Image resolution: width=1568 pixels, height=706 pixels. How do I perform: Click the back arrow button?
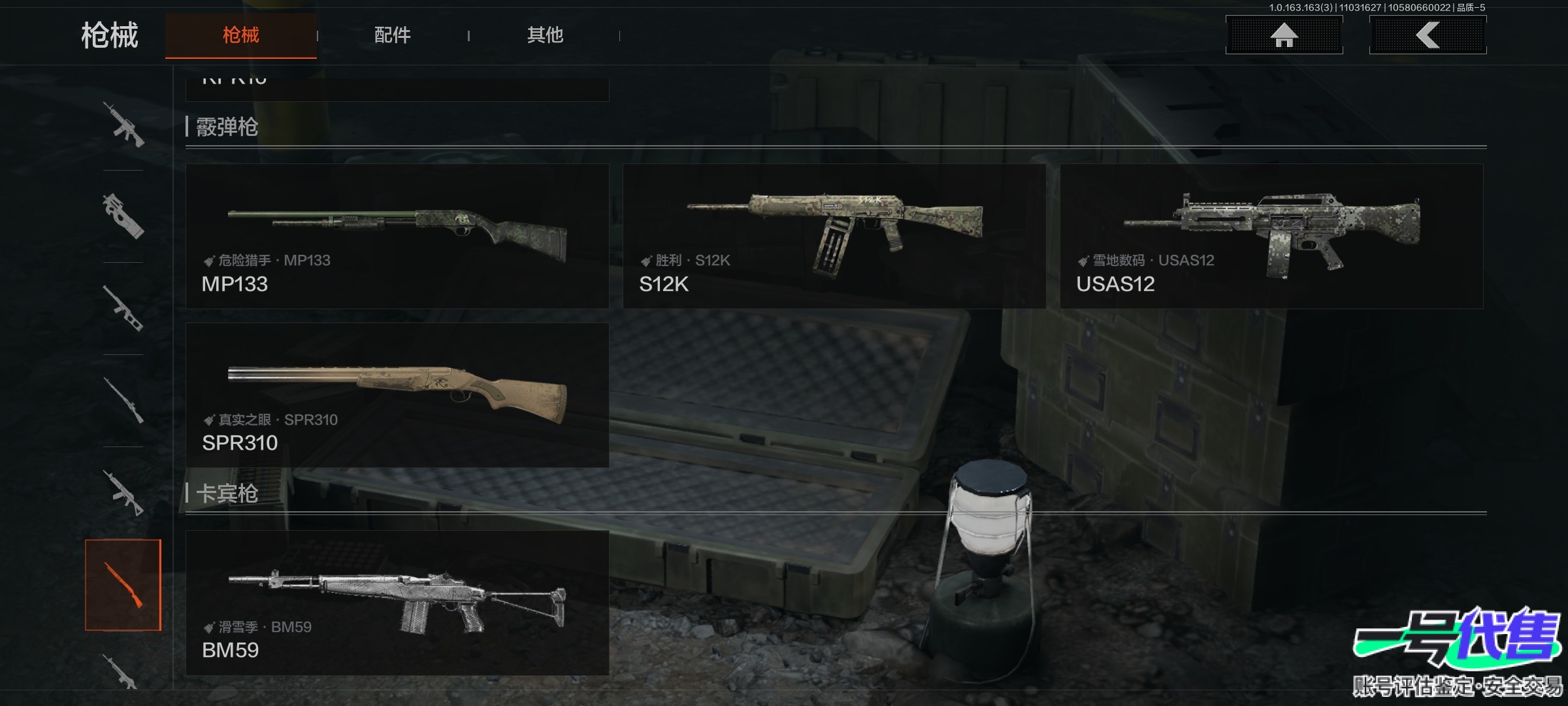click(1428, 35)
